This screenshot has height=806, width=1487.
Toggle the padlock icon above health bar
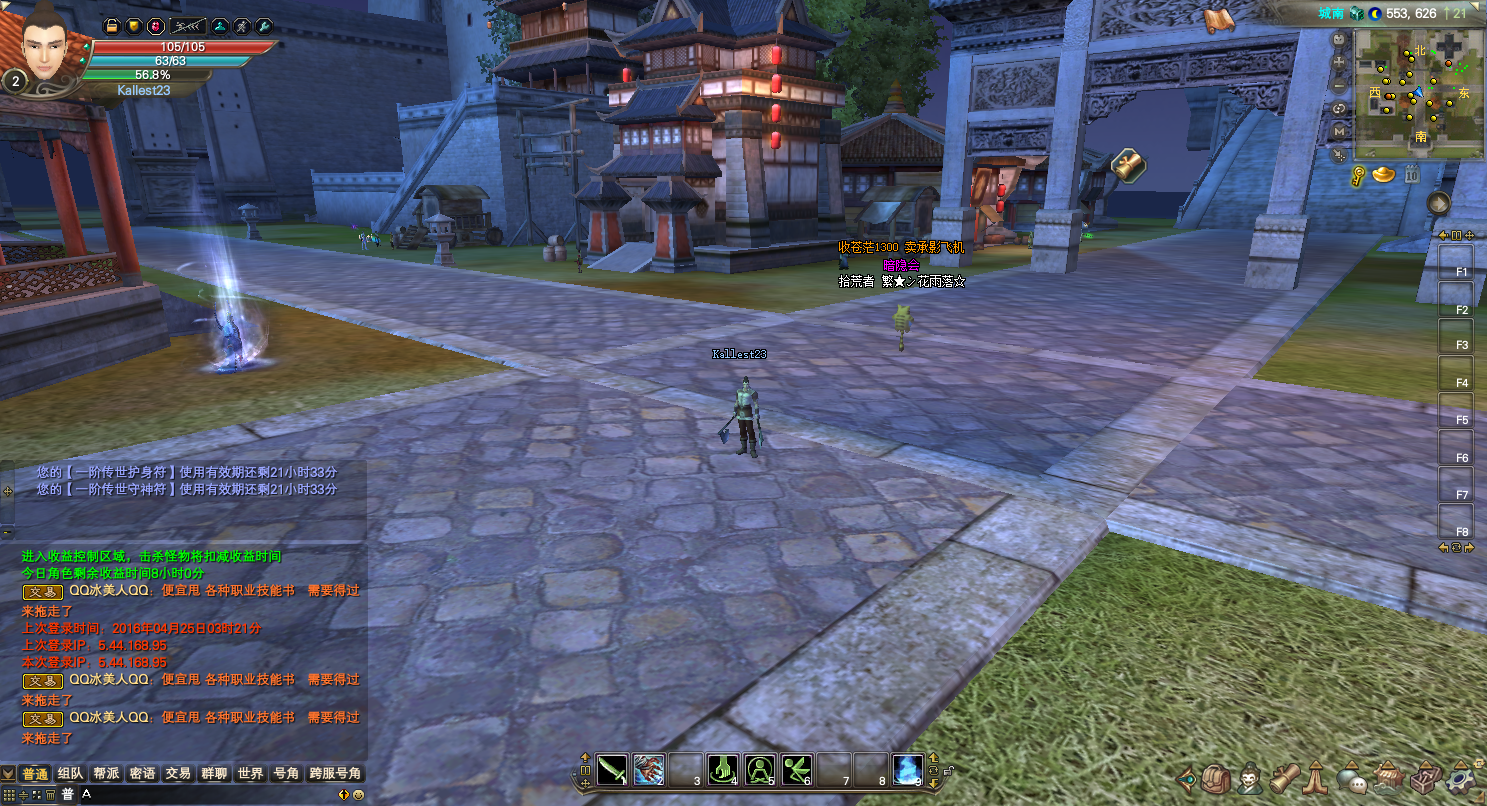point(112,25)
